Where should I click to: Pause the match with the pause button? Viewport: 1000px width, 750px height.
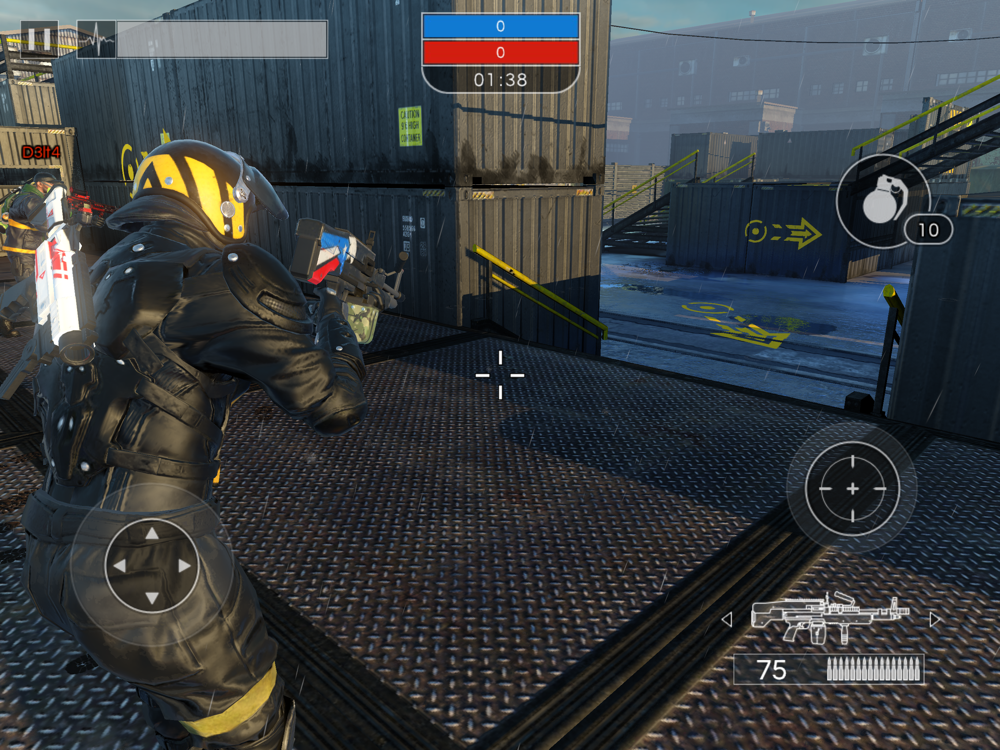click(x=39, y=39)
